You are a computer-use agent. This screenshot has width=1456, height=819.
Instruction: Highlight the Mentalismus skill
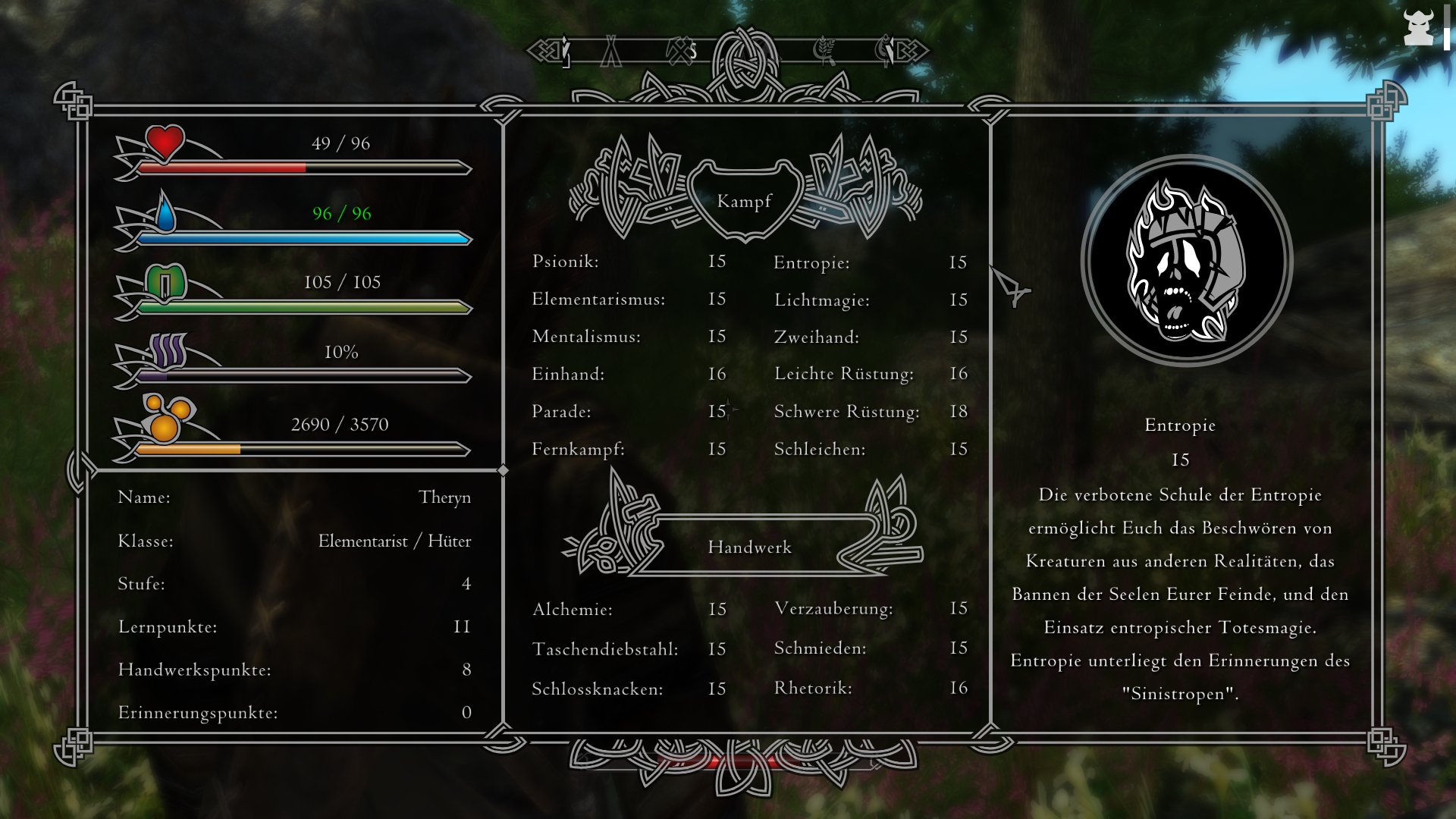click(586, 337)
